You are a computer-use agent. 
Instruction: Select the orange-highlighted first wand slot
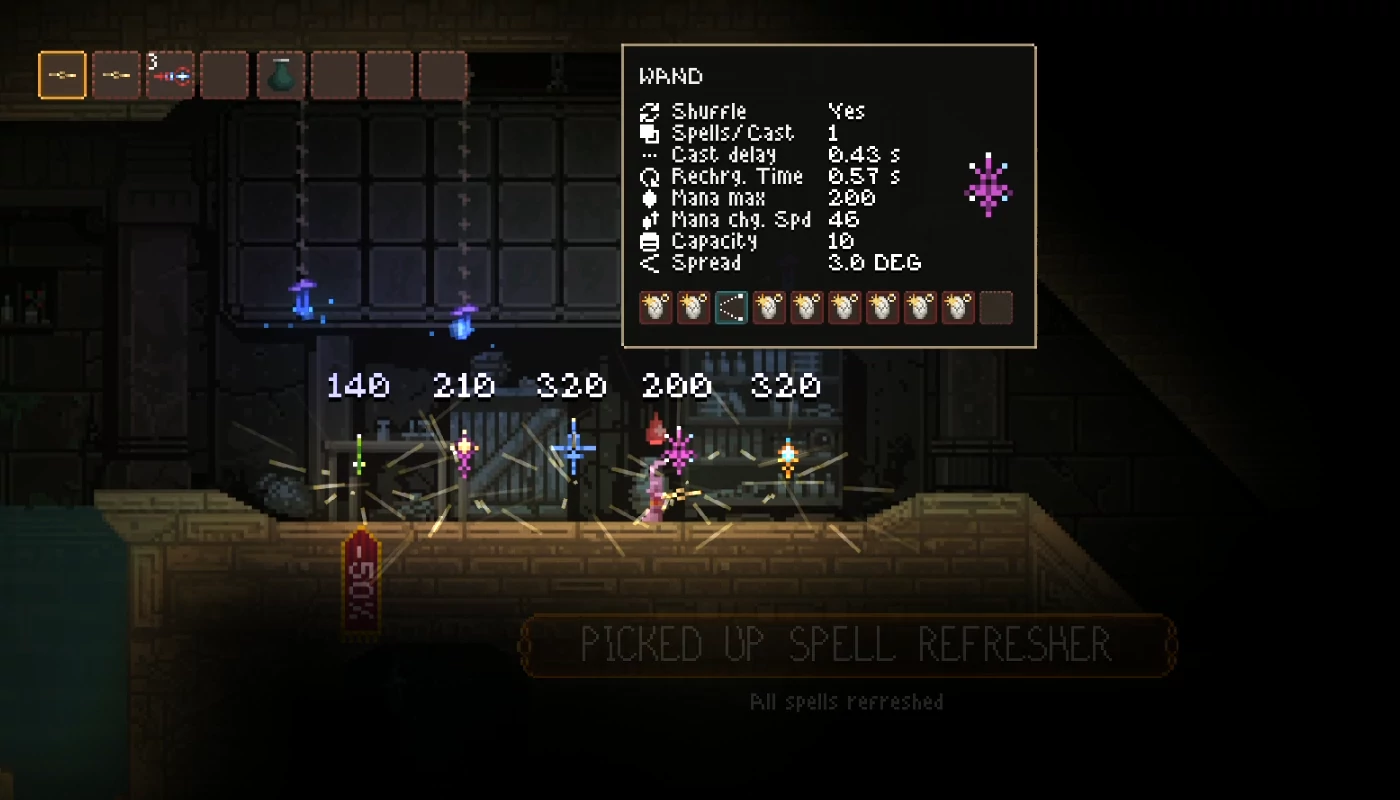62,75
